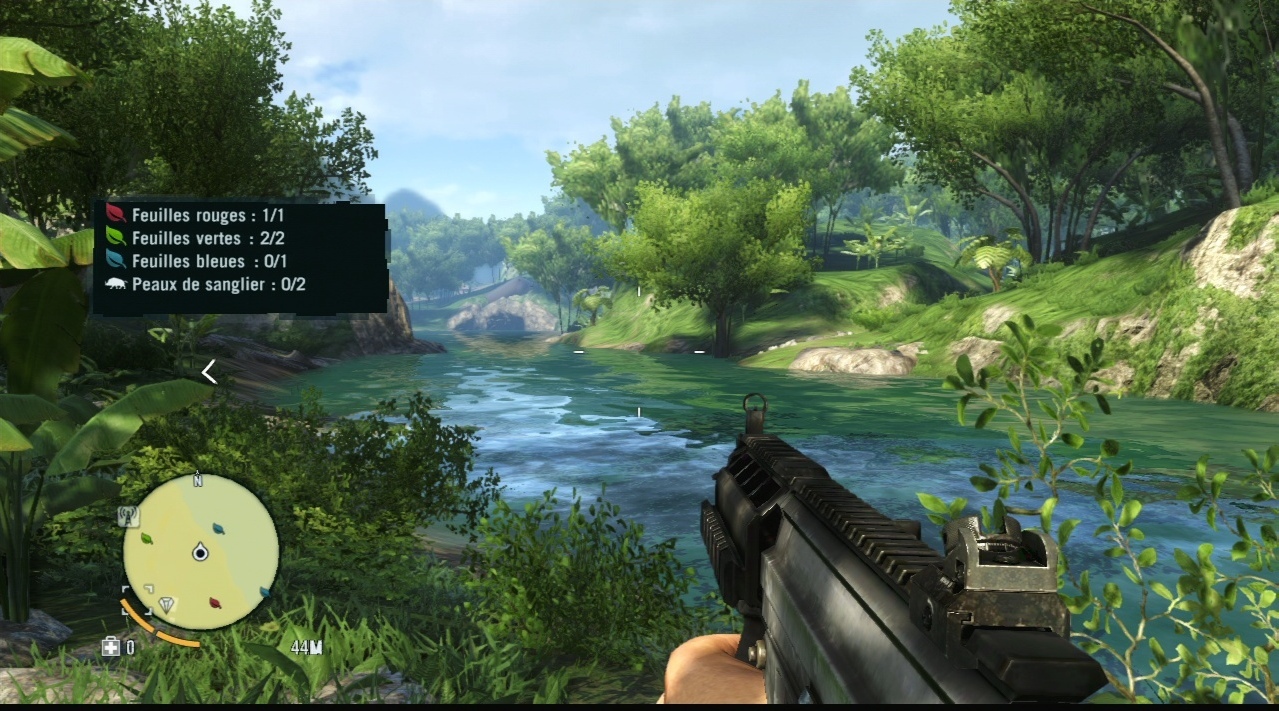This screenshot has height=711, width=1279.
Task: Click the diamond marker on the minimap
Action: (167, 605)
